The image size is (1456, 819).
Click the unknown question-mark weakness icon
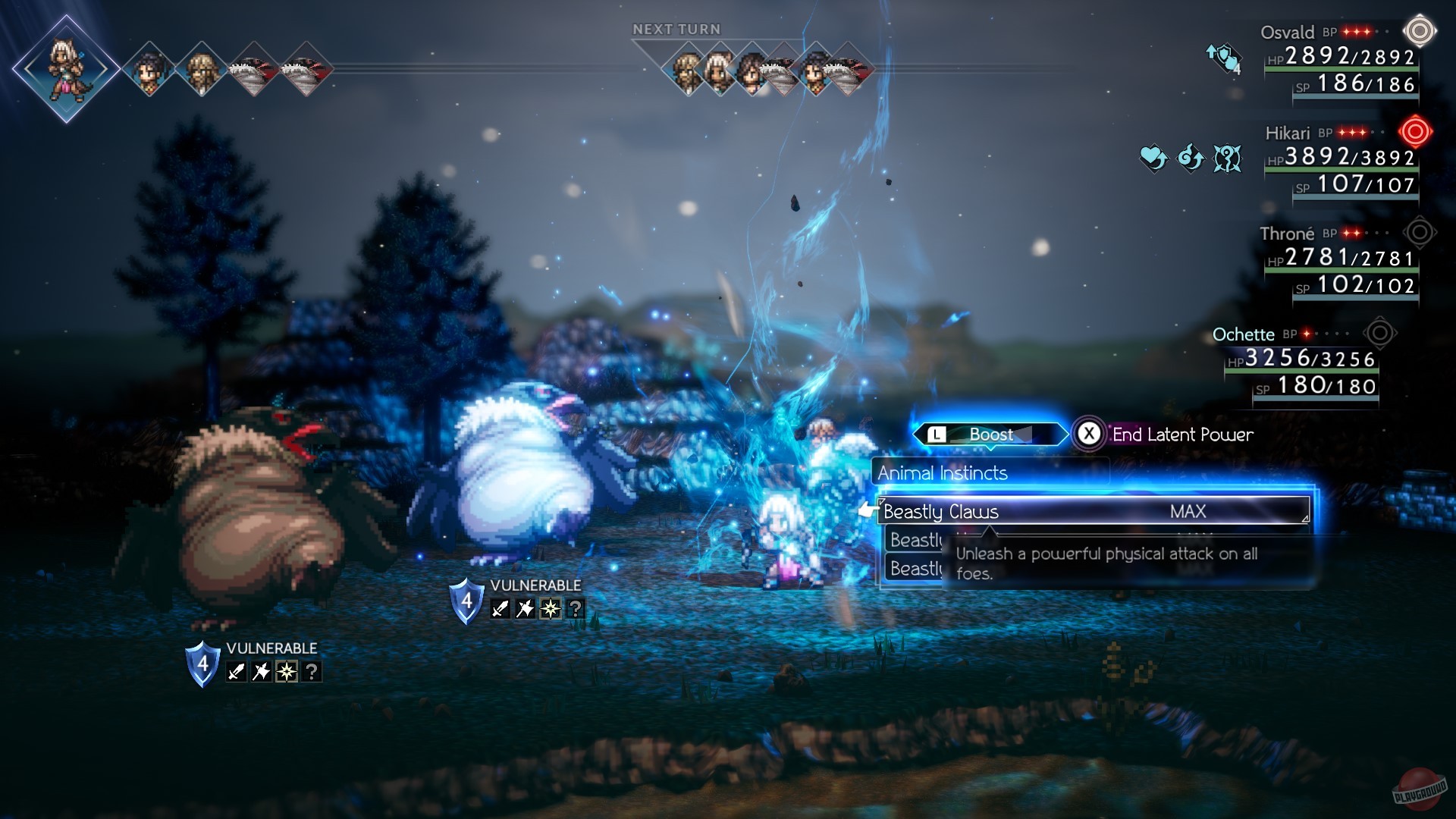click(576, 610)
